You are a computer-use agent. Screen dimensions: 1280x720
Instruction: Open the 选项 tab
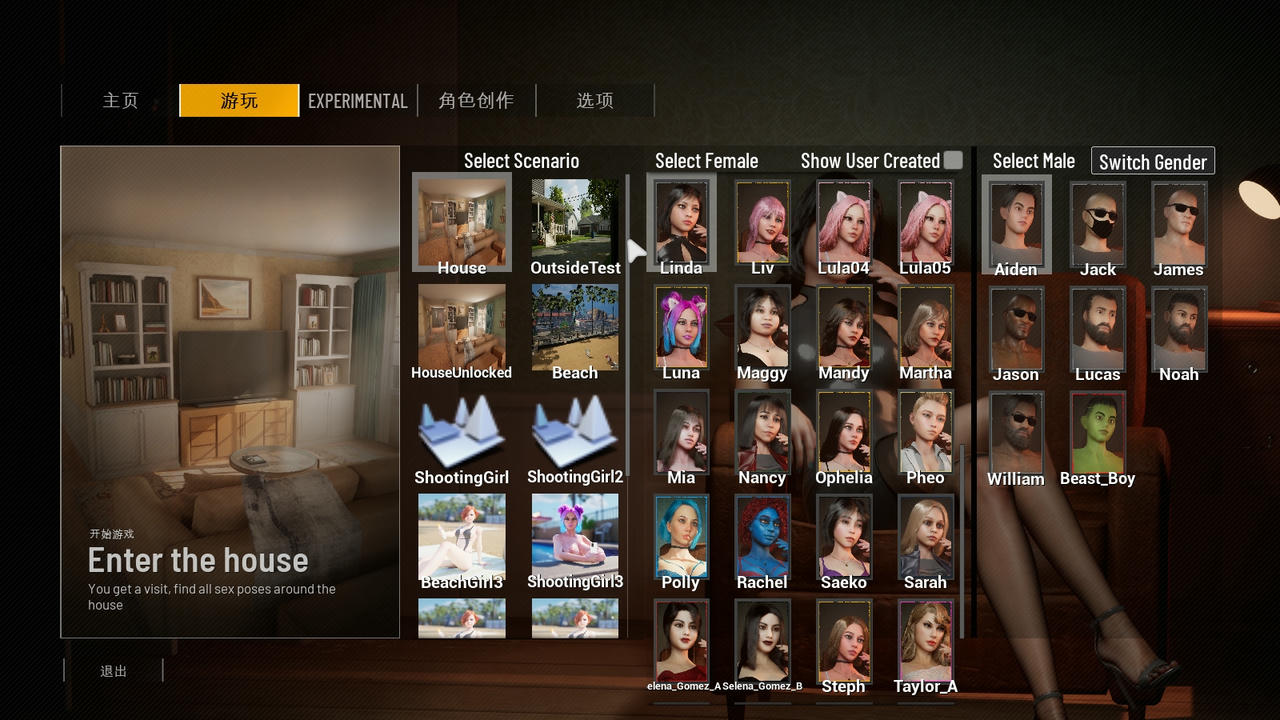[x=595, y=101]
